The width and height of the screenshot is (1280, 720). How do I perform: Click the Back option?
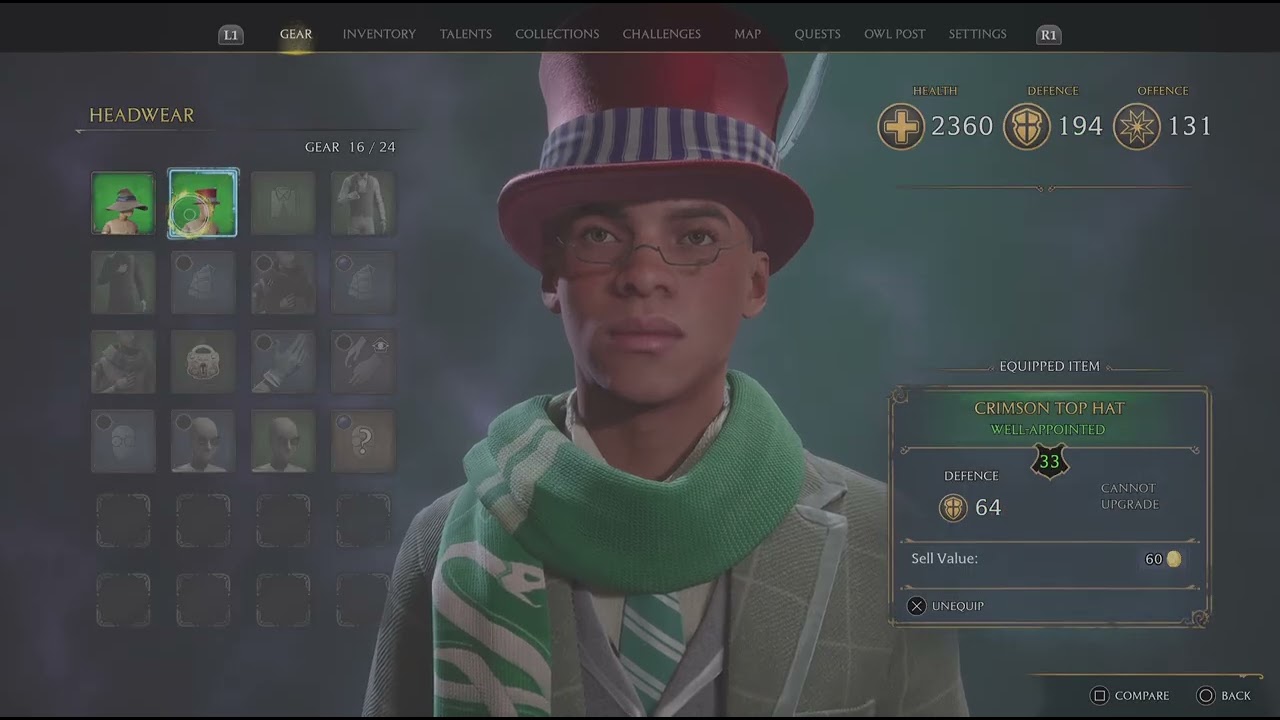click(x=1224, y=696)
